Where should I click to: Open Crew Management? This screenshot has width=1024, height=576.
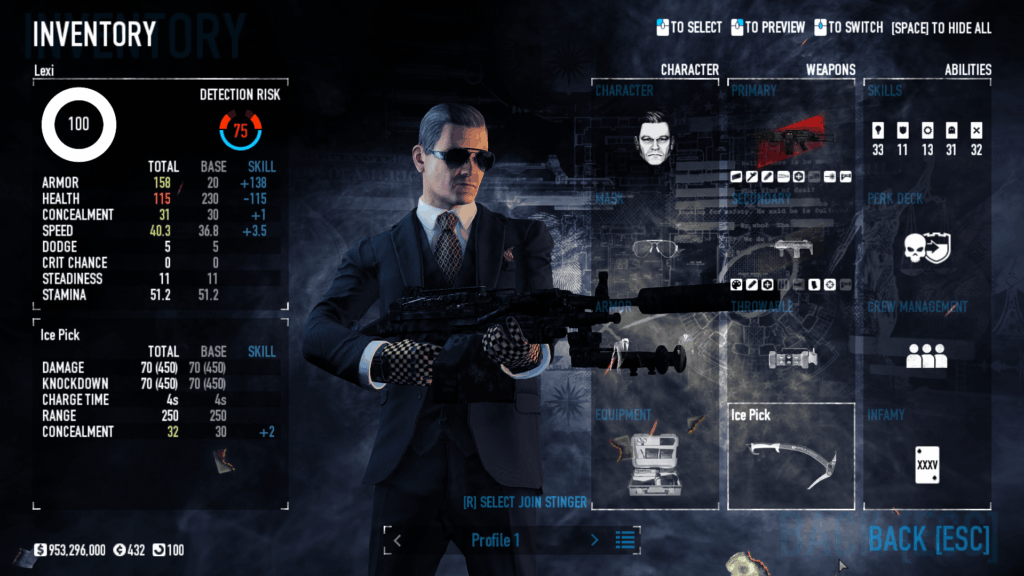pyautogui.click(x=927, y=353)
